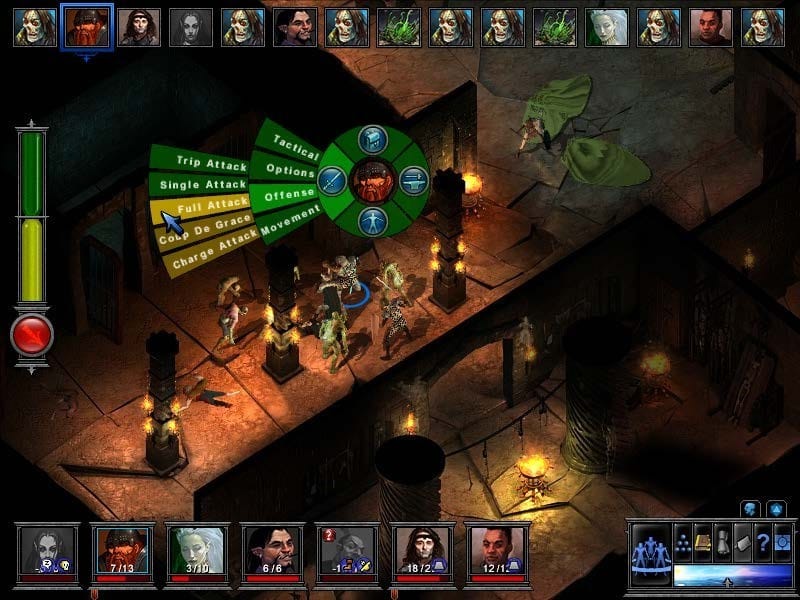
Task: Select the red-bearded dwarf party portrait
Action: click(x=123, y=546)
